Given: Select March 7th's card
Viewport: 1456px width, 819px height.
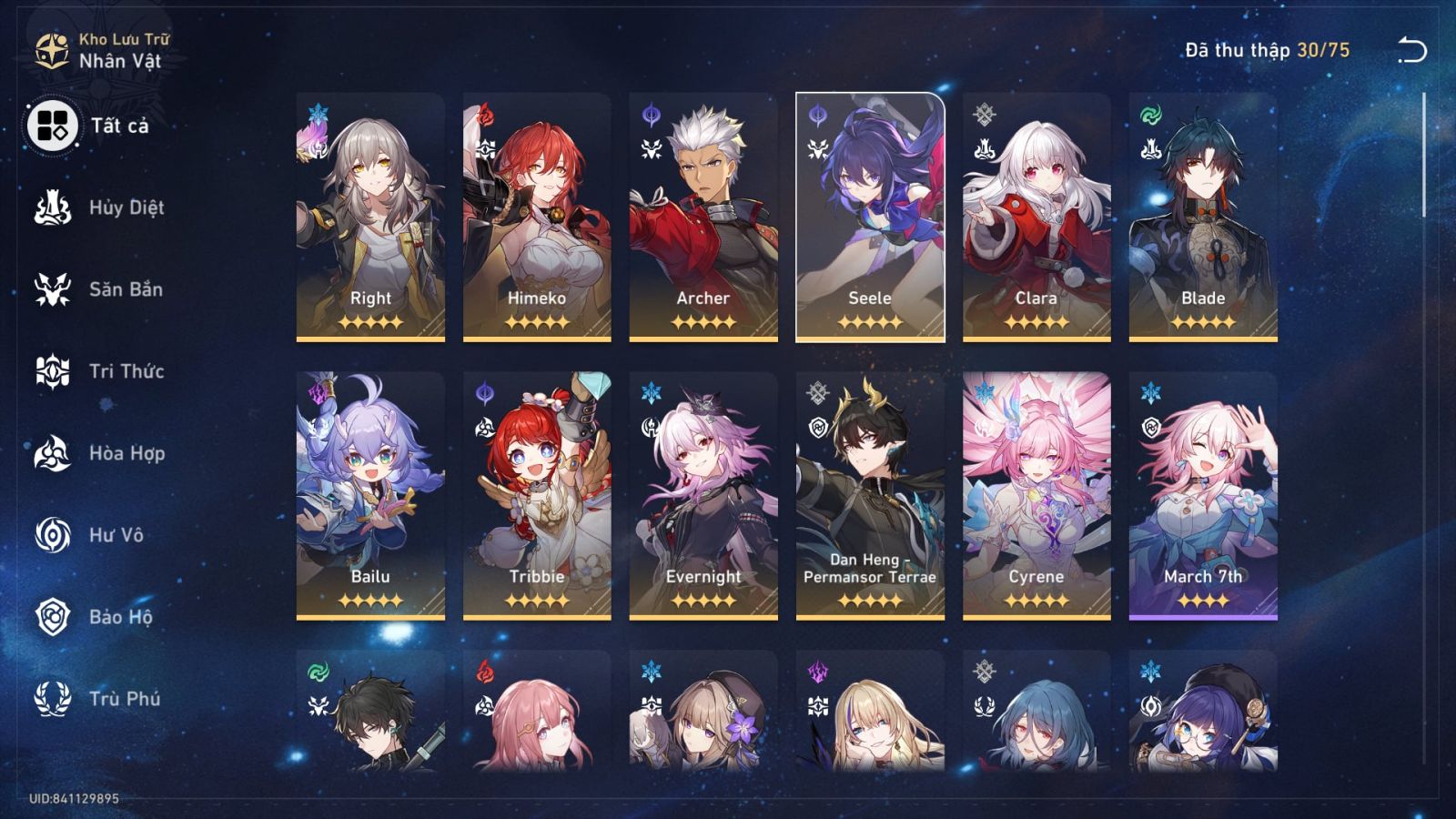Looking at the screenshot, I should click(1205, 491).
